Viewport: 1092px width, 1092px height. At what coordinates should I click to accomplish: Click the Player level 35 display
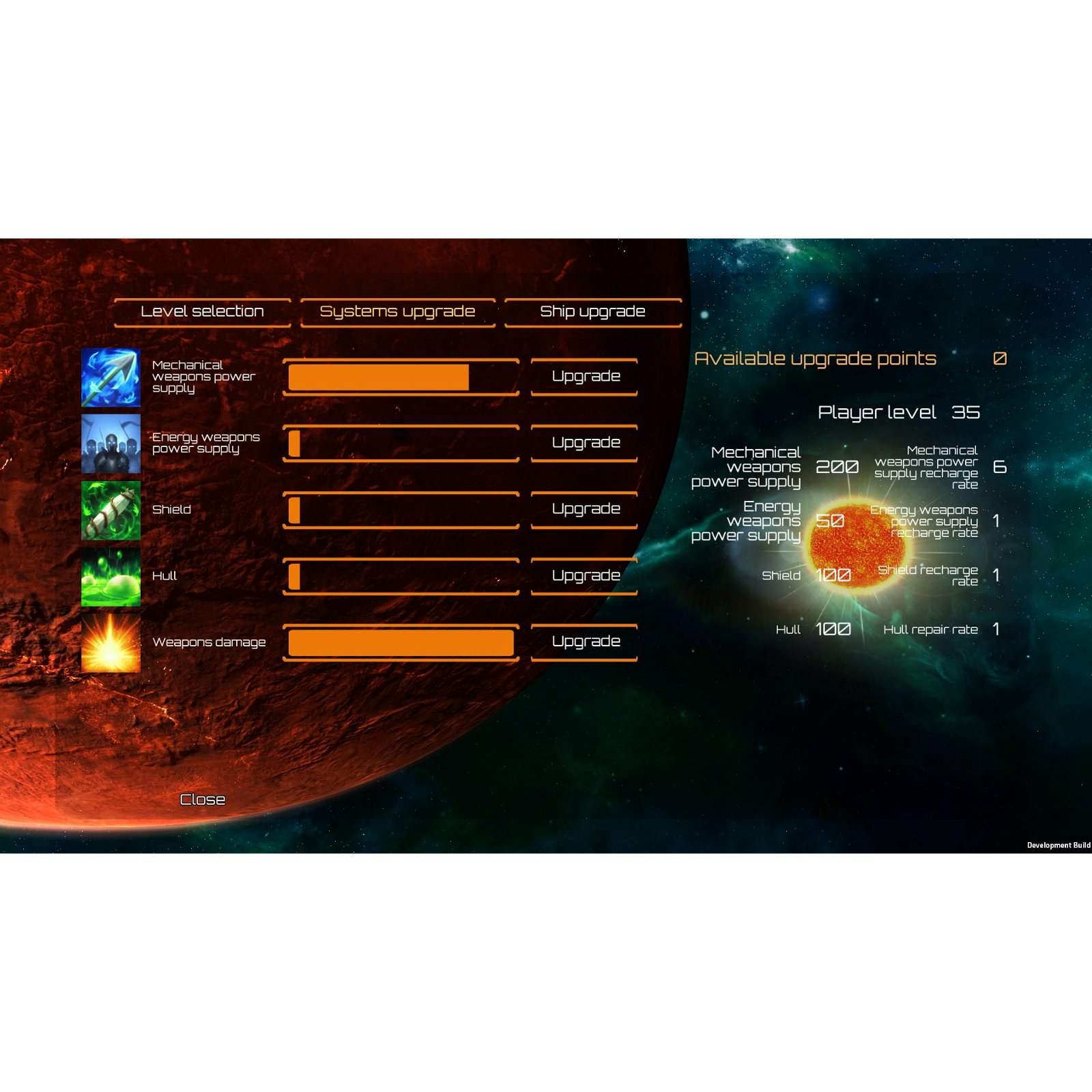(900, 412)
